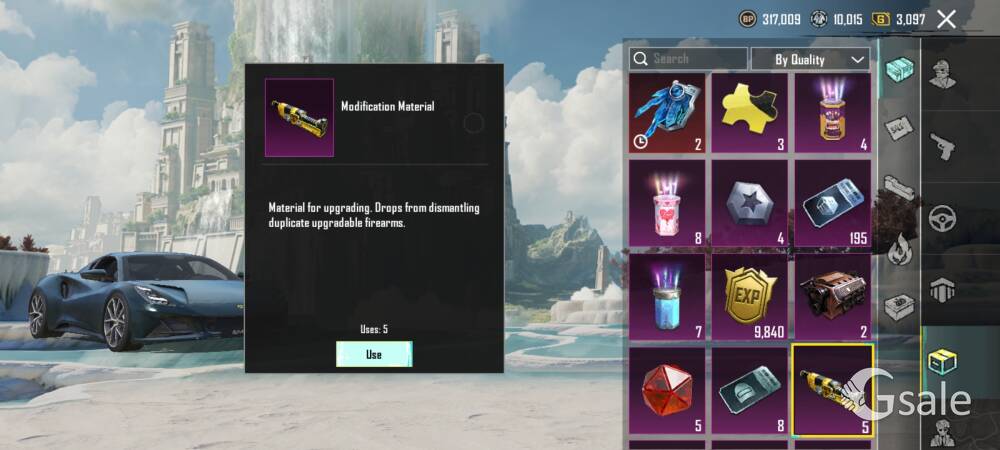Viewport: 1000px width, 450px height.
Task: Open the By Quality sort dropdown
Action: (810, 59)
